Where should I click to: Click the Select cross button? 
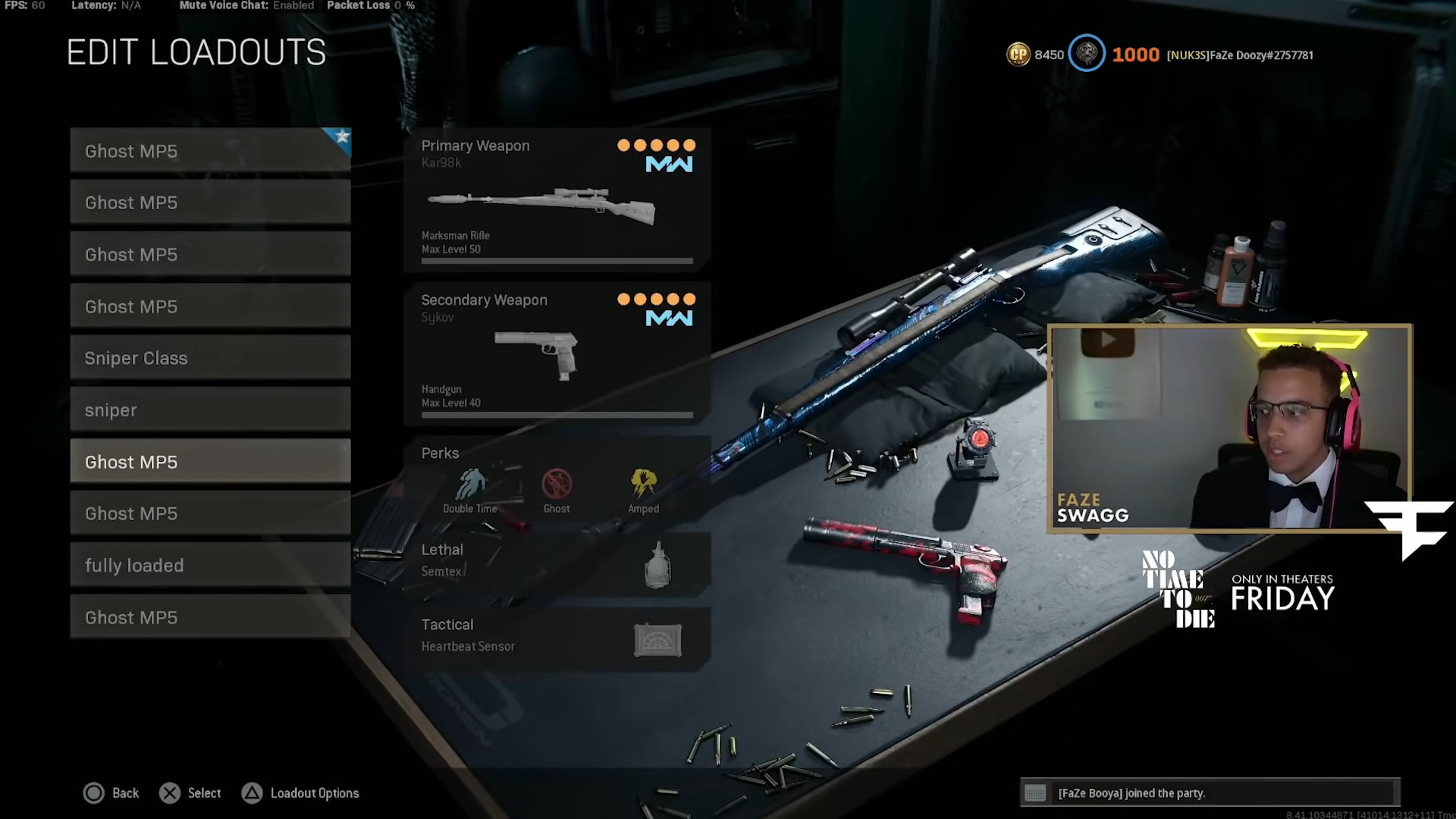pos(170,792)
